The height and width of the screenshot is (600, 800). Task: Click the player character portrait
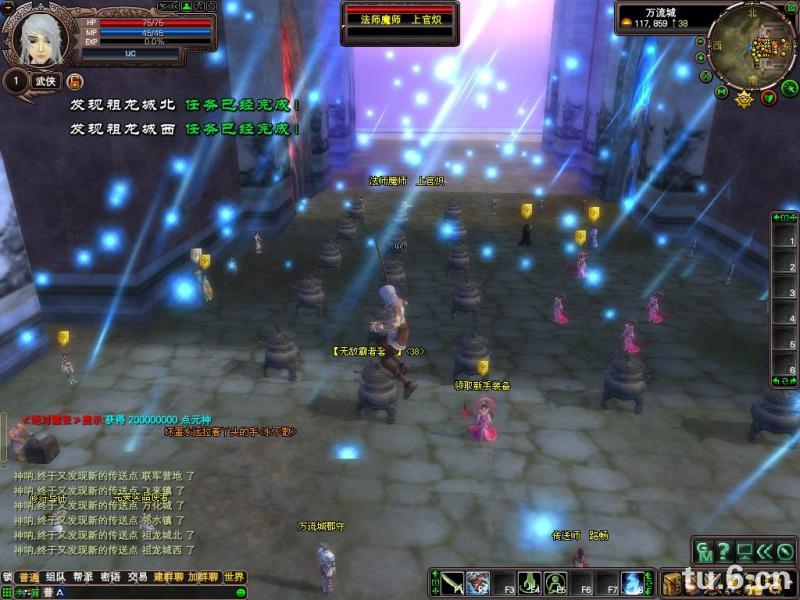[x=38, y=38]
